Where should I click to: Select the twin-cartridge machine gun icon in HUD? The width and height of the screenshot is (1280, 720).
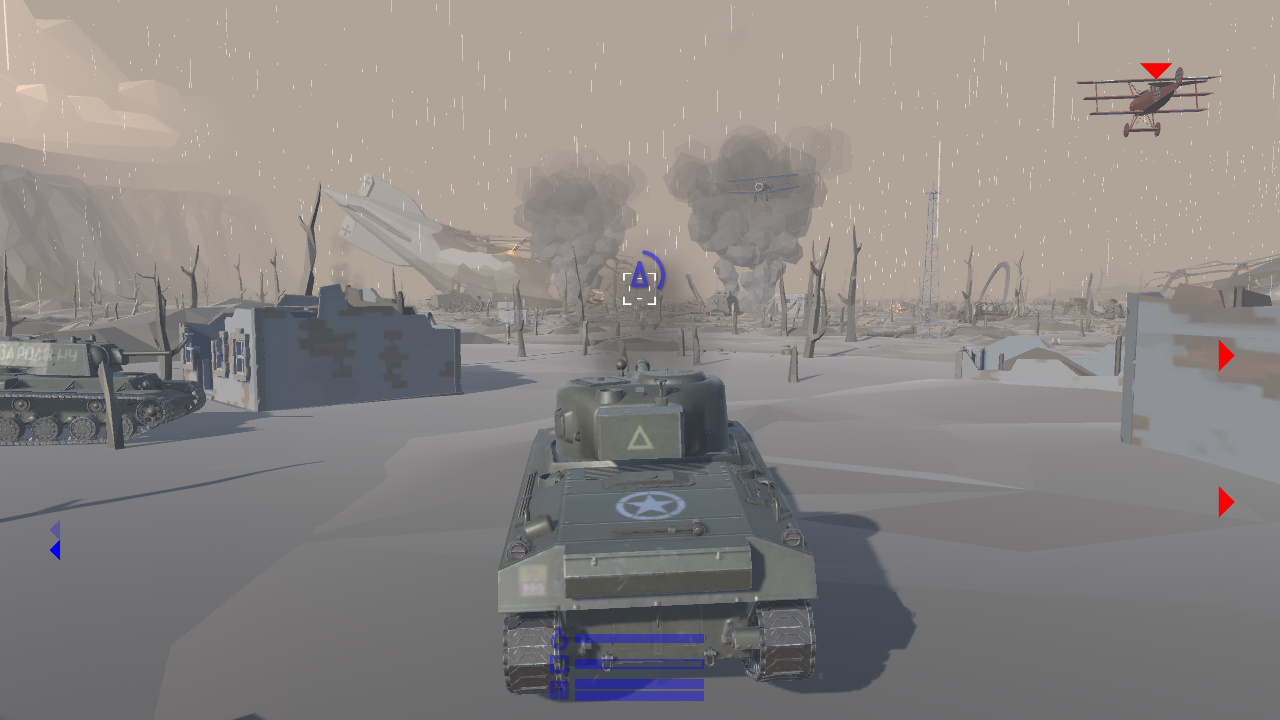[x=558, y=689]
